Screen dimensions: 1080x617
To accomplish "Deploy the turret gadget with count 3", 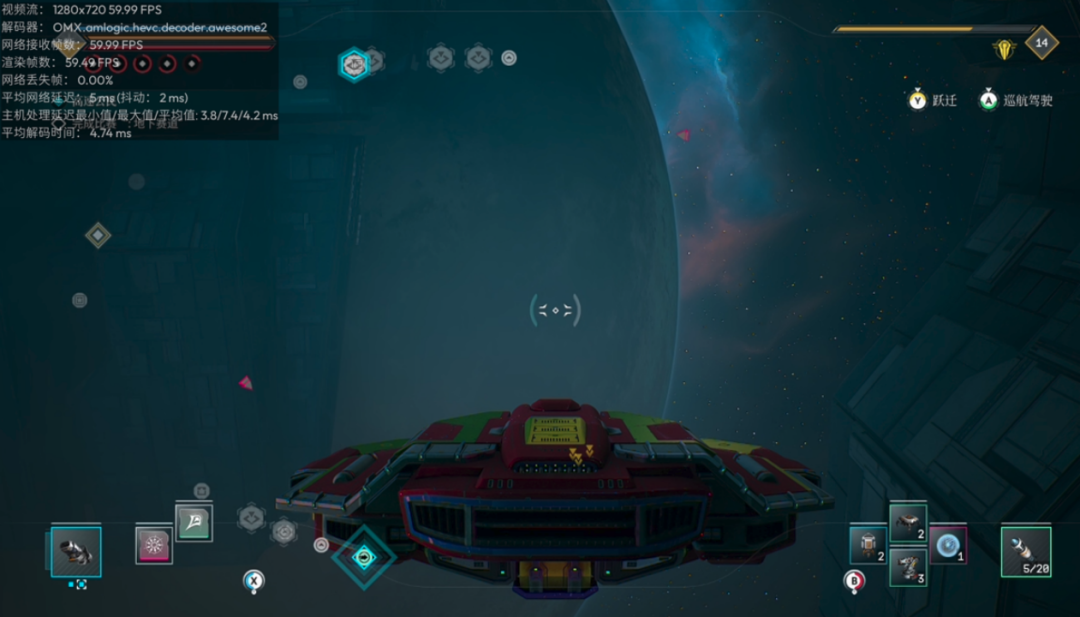I will [908, 568].
